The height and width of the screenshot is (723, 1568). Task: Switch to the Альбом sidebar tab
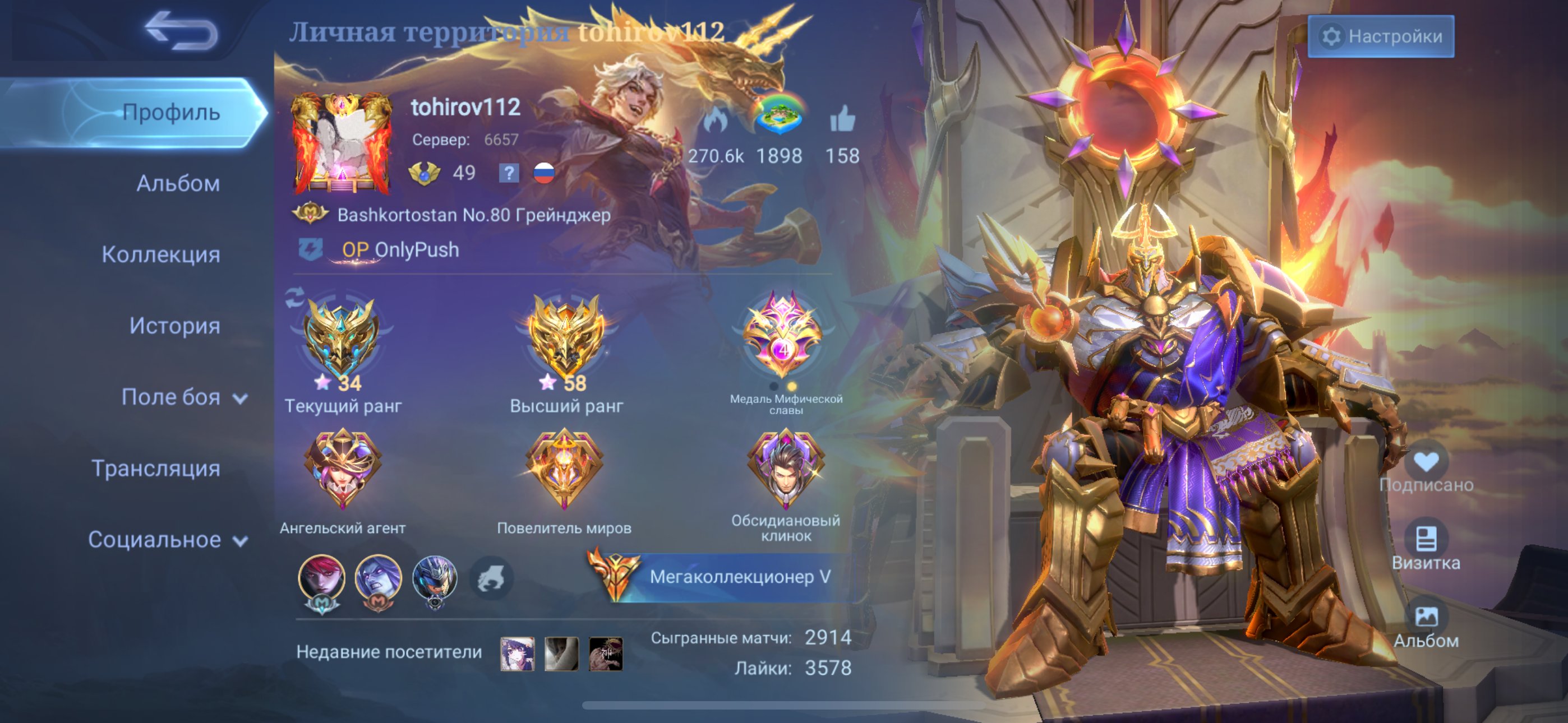tap(178, 184)
